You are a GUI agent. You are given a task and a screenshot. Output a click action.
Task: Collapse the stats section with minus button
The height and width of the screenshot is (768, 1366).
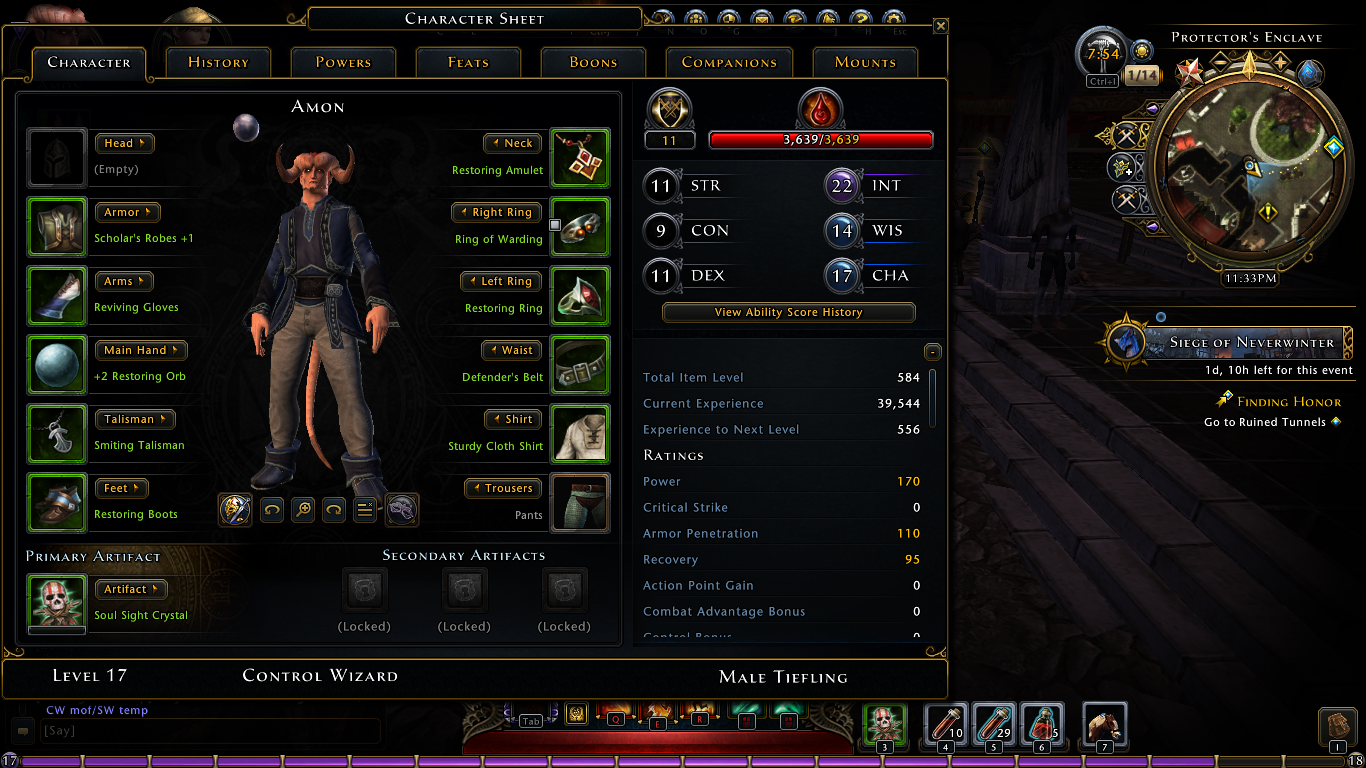pos(932,352)
